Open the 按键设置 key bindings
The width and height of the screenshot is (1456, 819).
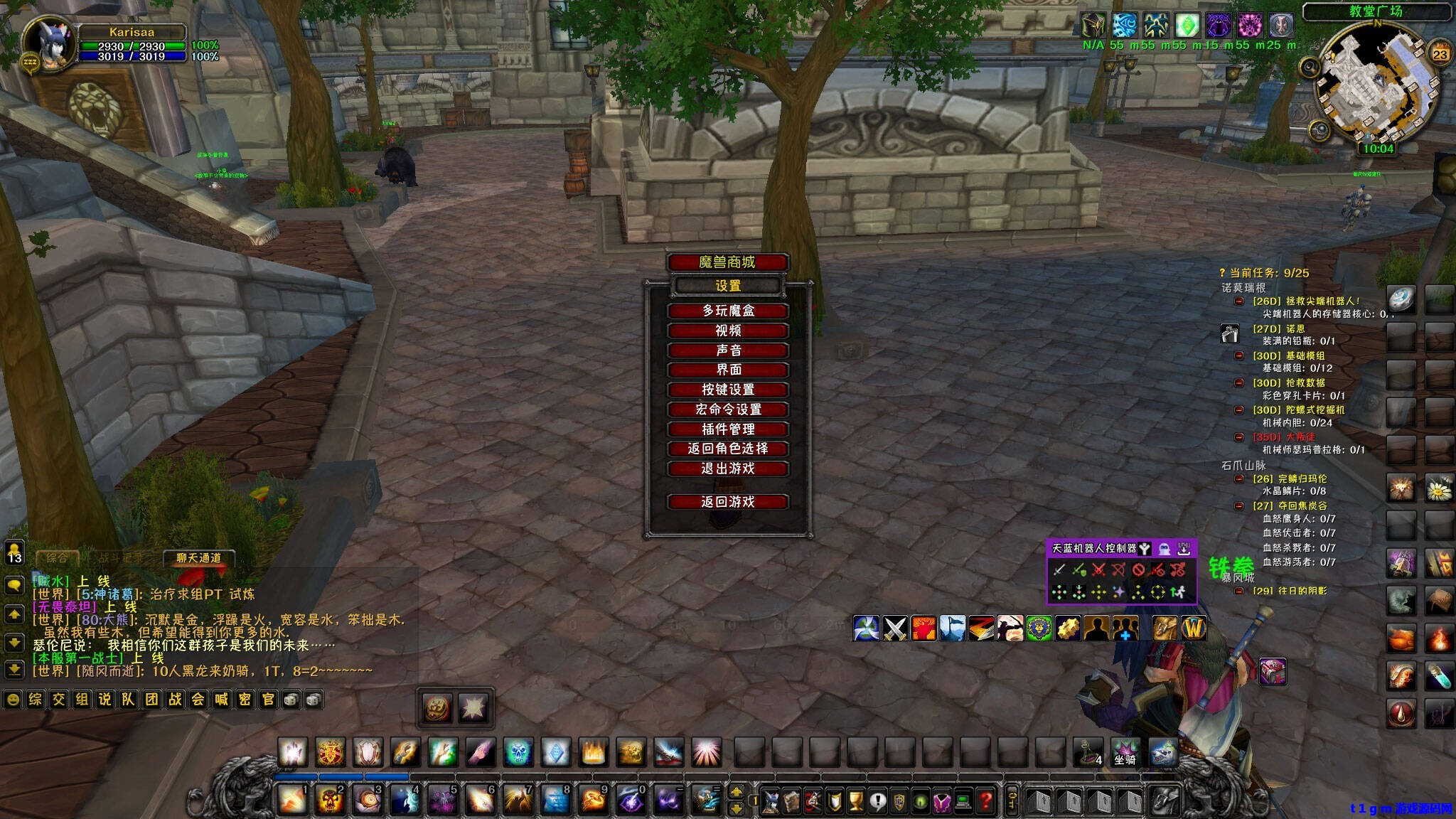click(727, 390)
